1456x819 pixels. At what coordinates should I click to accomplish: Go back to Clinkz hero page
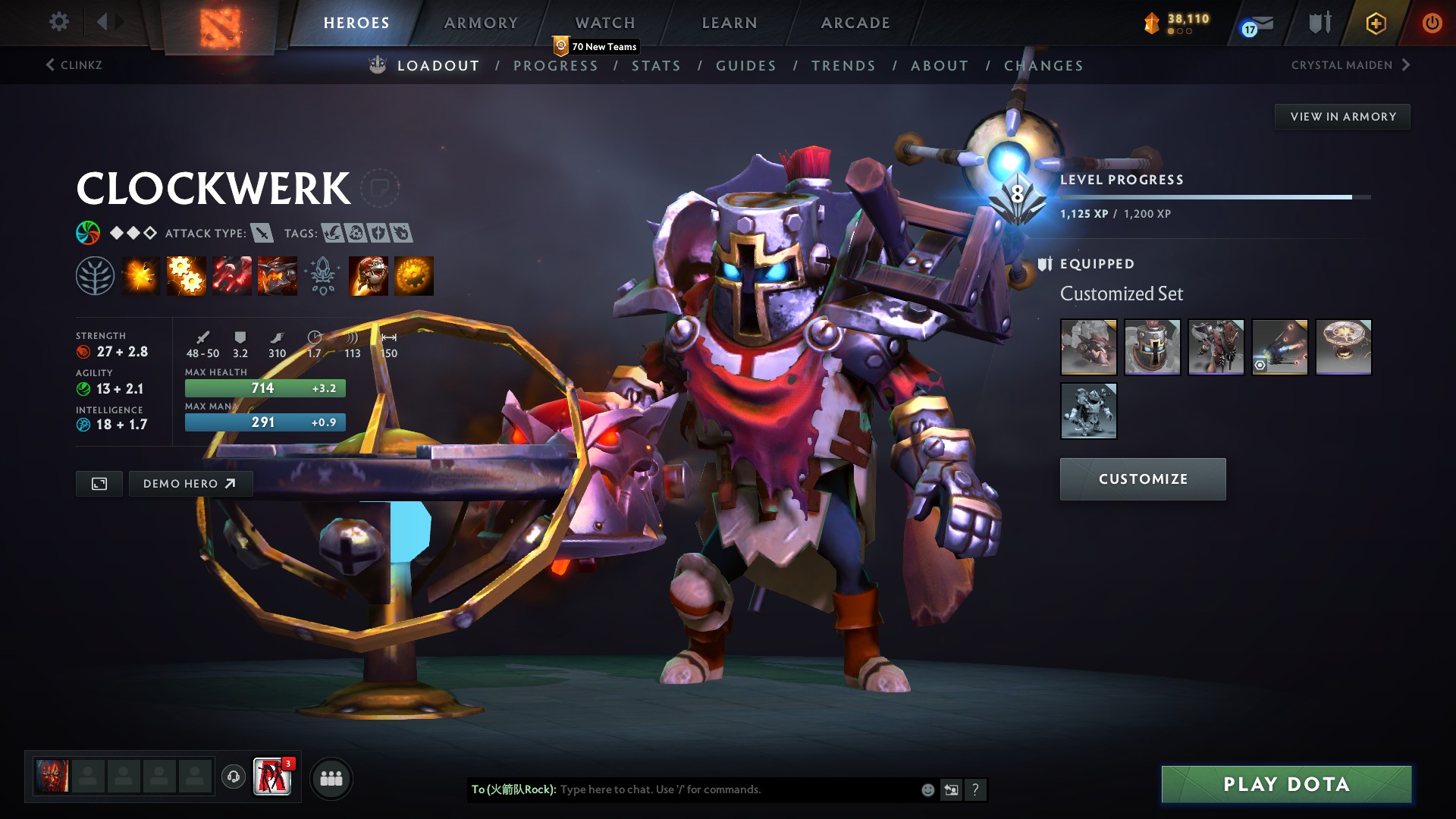pos(80,64)
